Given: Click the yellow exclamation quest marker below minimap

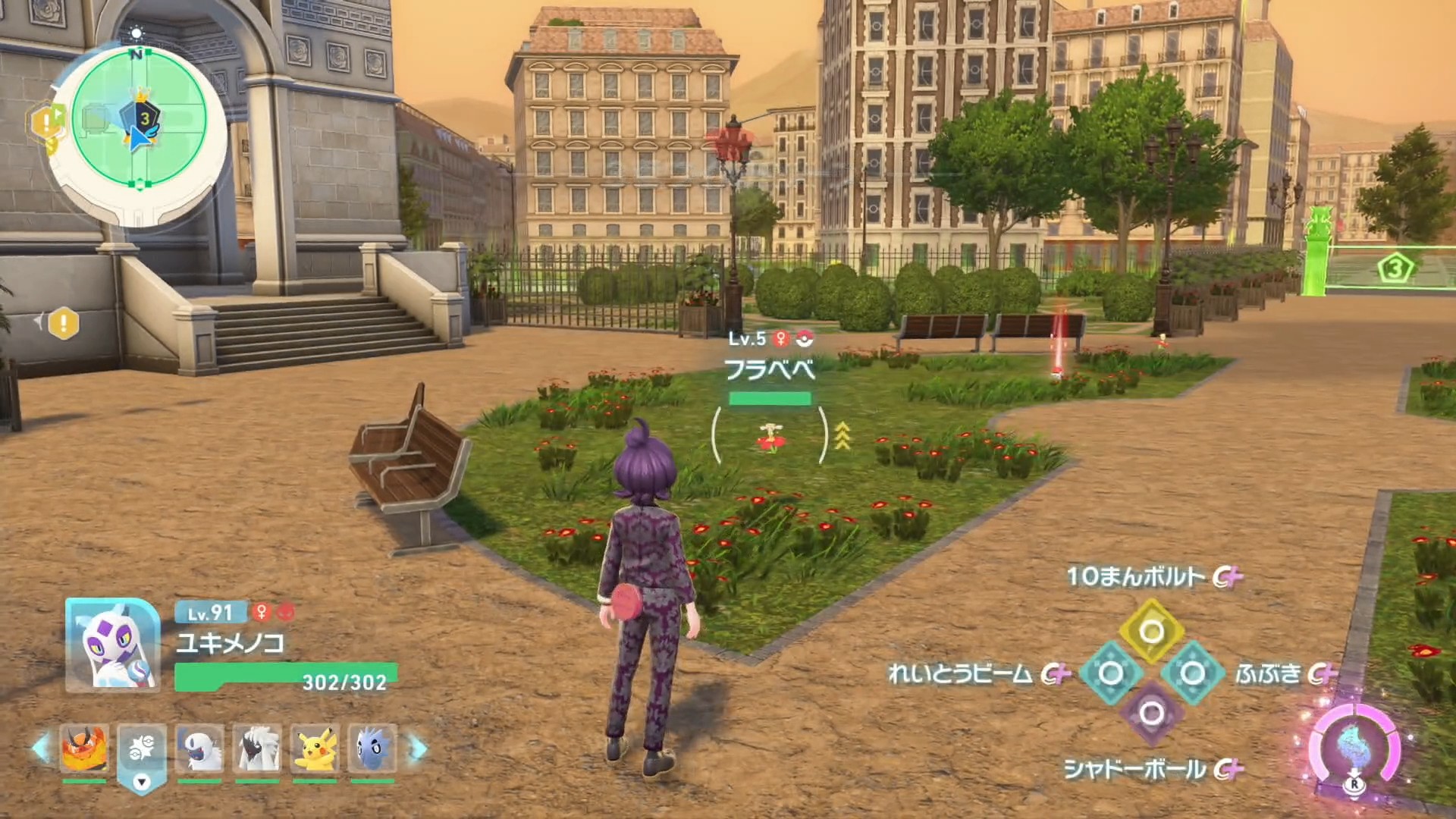Looking at the screenshot, I should coord(64,324).
